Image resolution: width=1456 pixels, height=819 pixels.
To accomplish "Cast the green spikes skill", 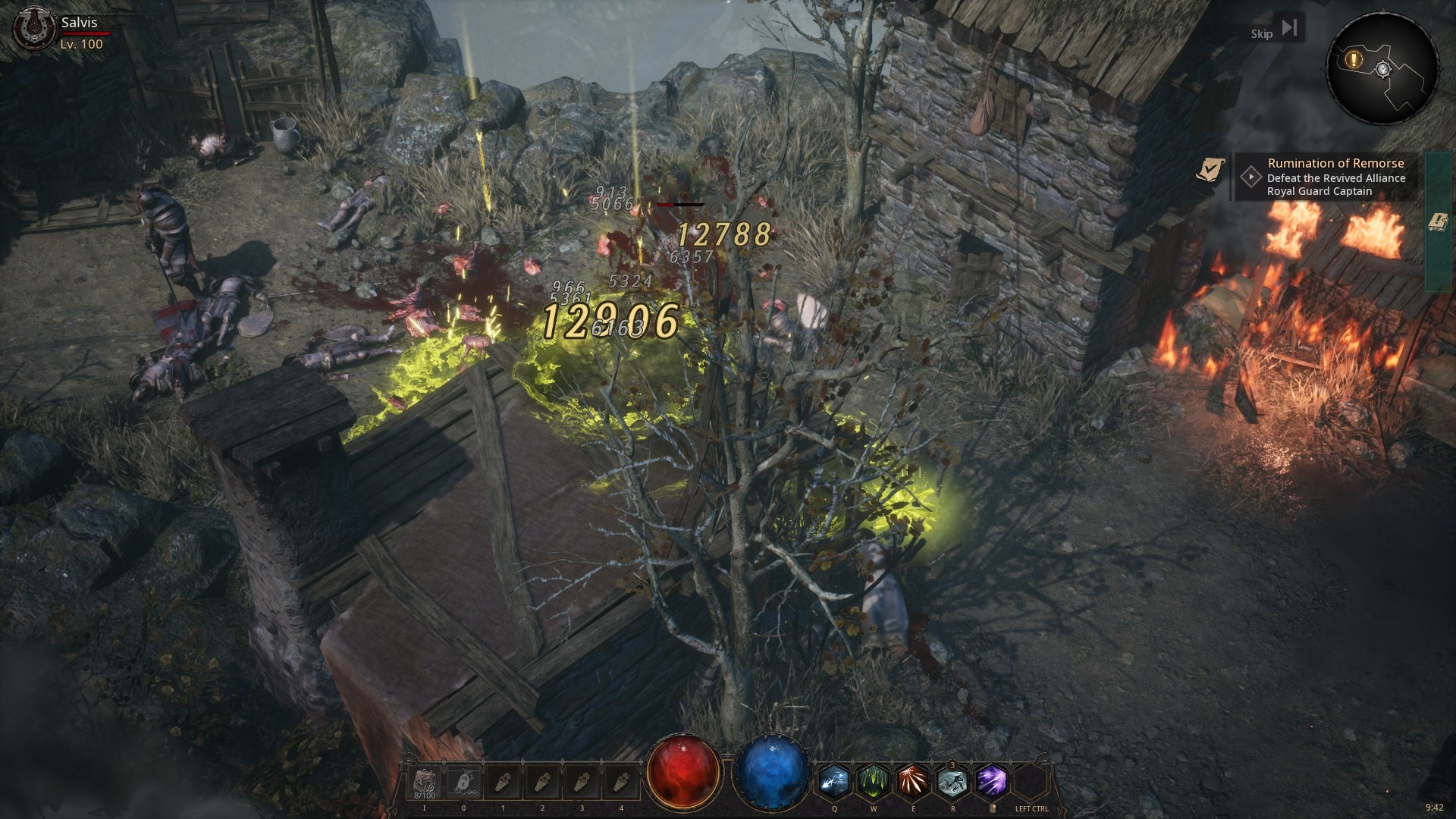I will click(x=874, y=781).
